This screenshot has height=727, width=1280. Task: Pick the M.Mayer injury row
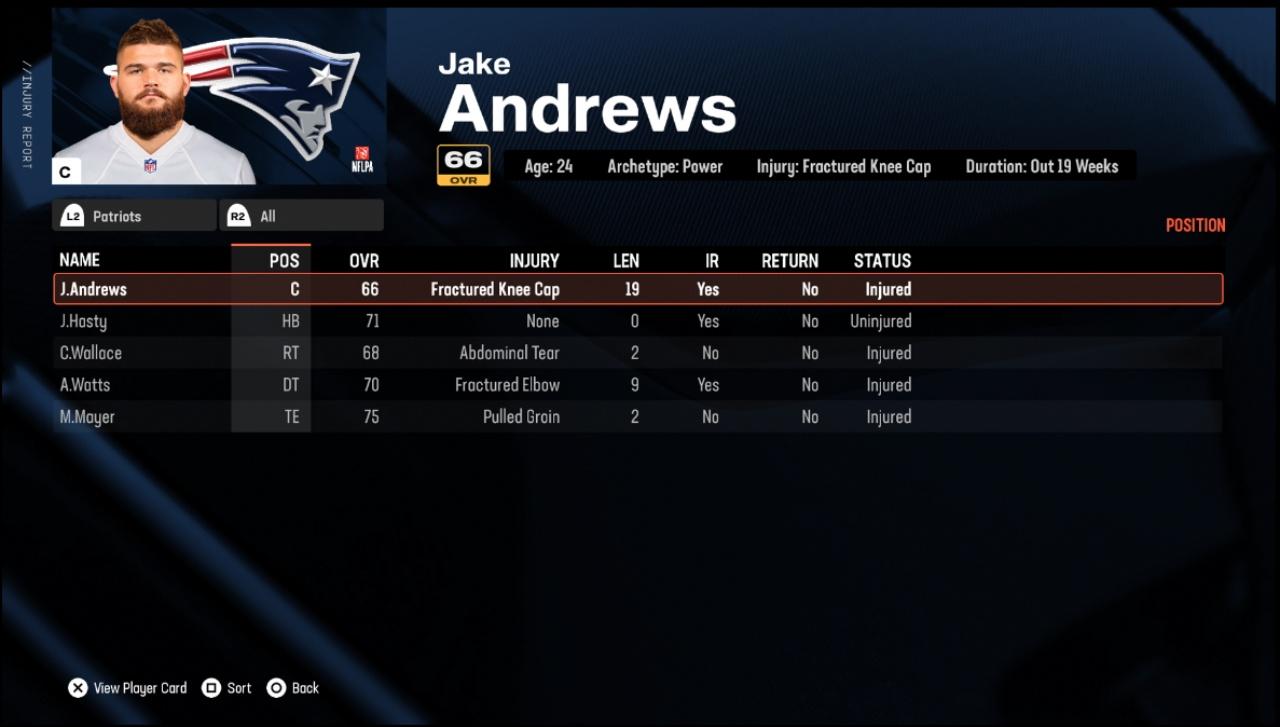click(x=637, y=417)
